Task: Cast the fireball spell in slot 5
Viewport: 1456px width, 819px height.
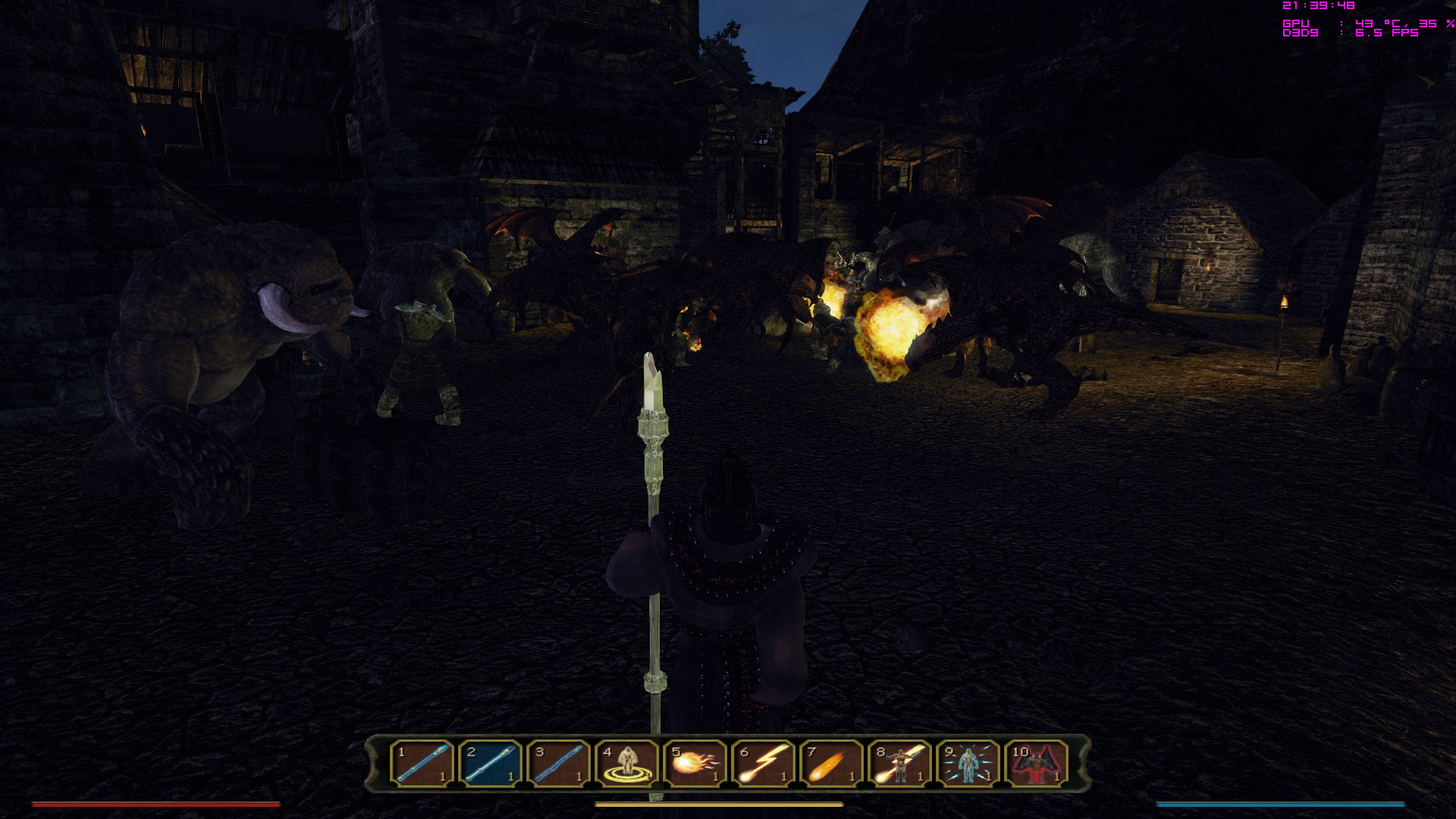Action: pyautogui.click(x=695, y=763)
